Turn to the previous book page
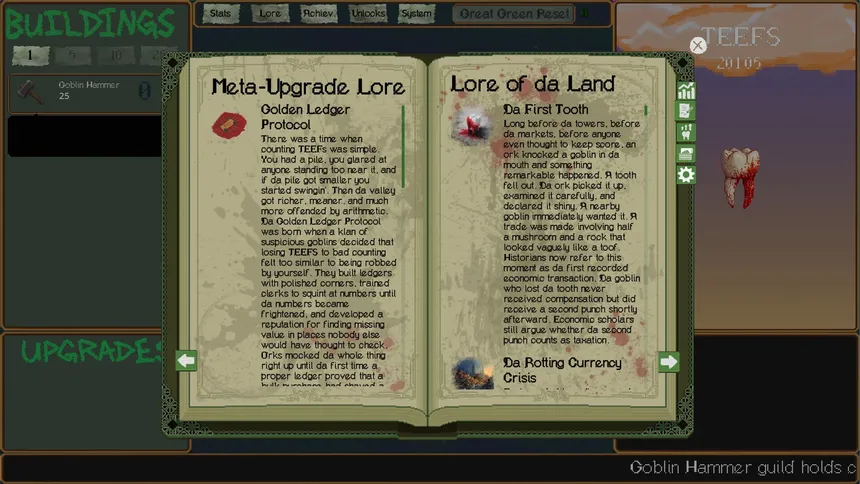 point(186,361)
